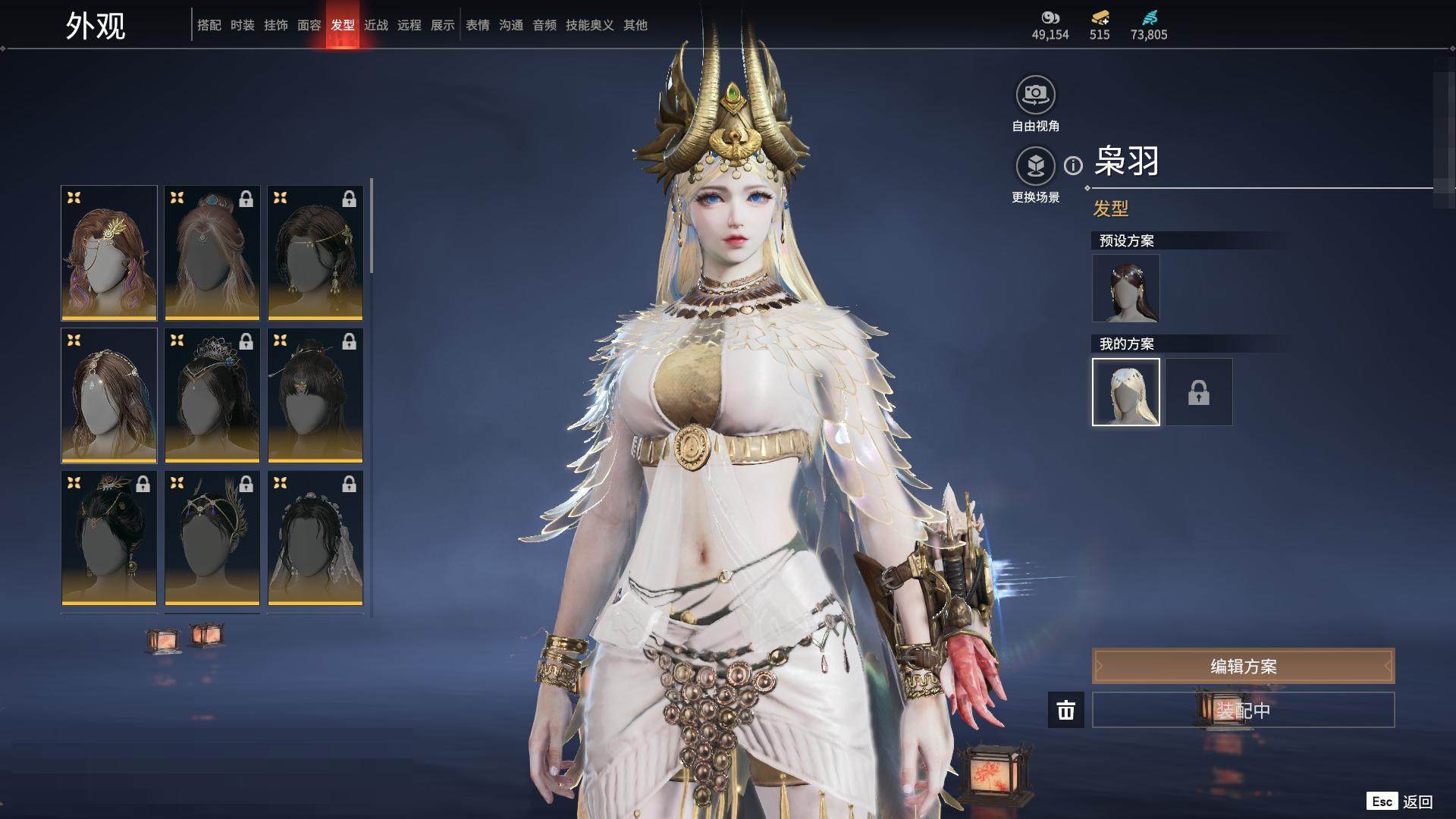
Task: Select the blonde hairstyle under 我的方案
Action: click(x=1125, y=392)
